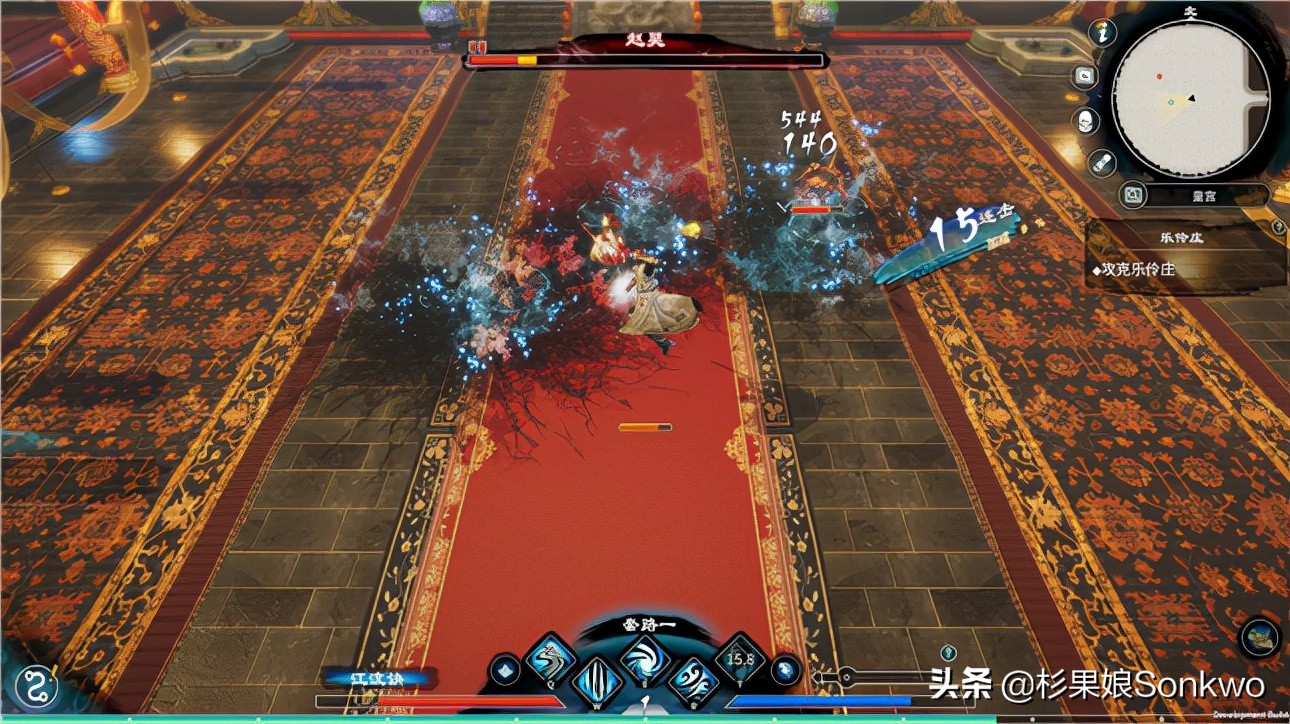Open the character portrait icon by the minimap
The image size is (1290, 724).
(1085, 121)
